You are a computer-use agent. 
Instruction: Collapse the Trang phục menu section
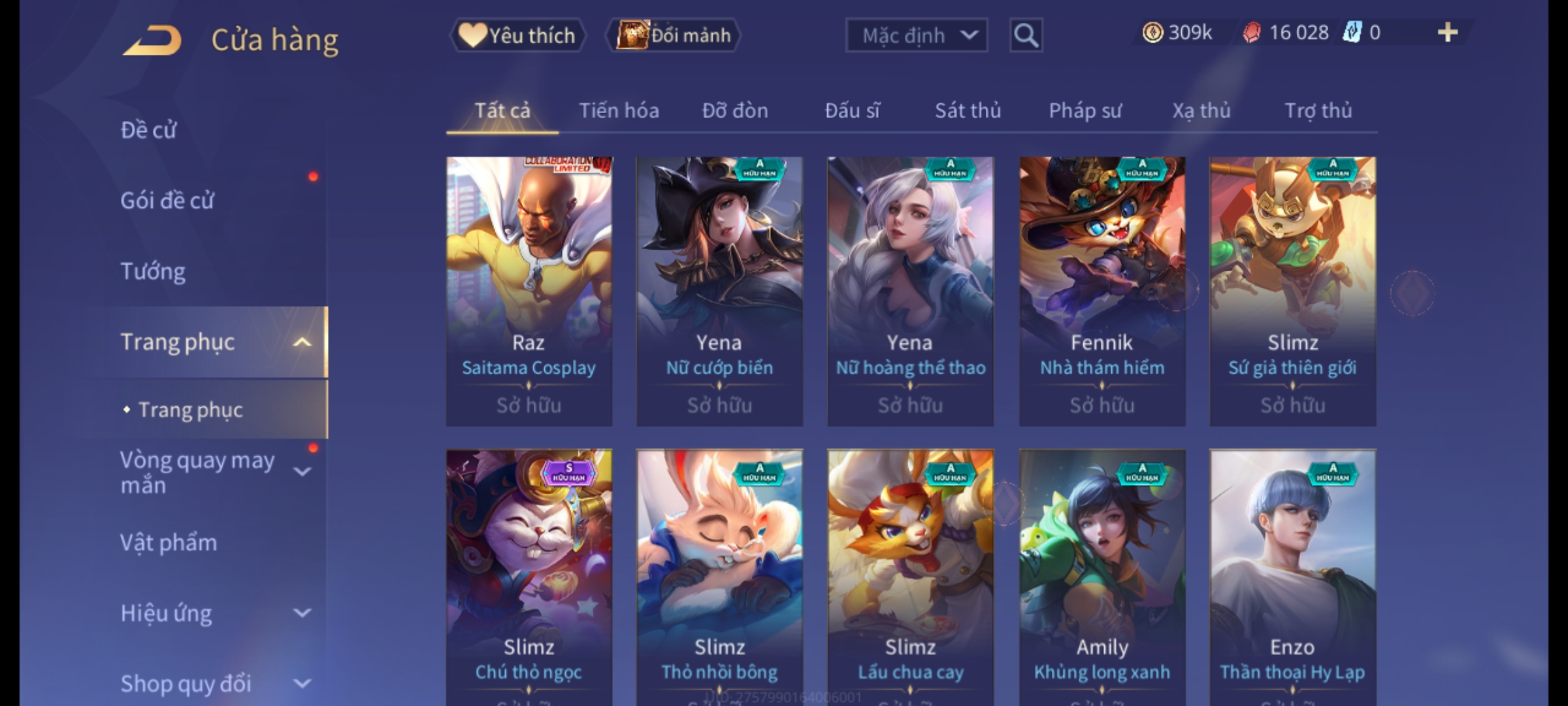pyautogui.click(x=302, y=342)
